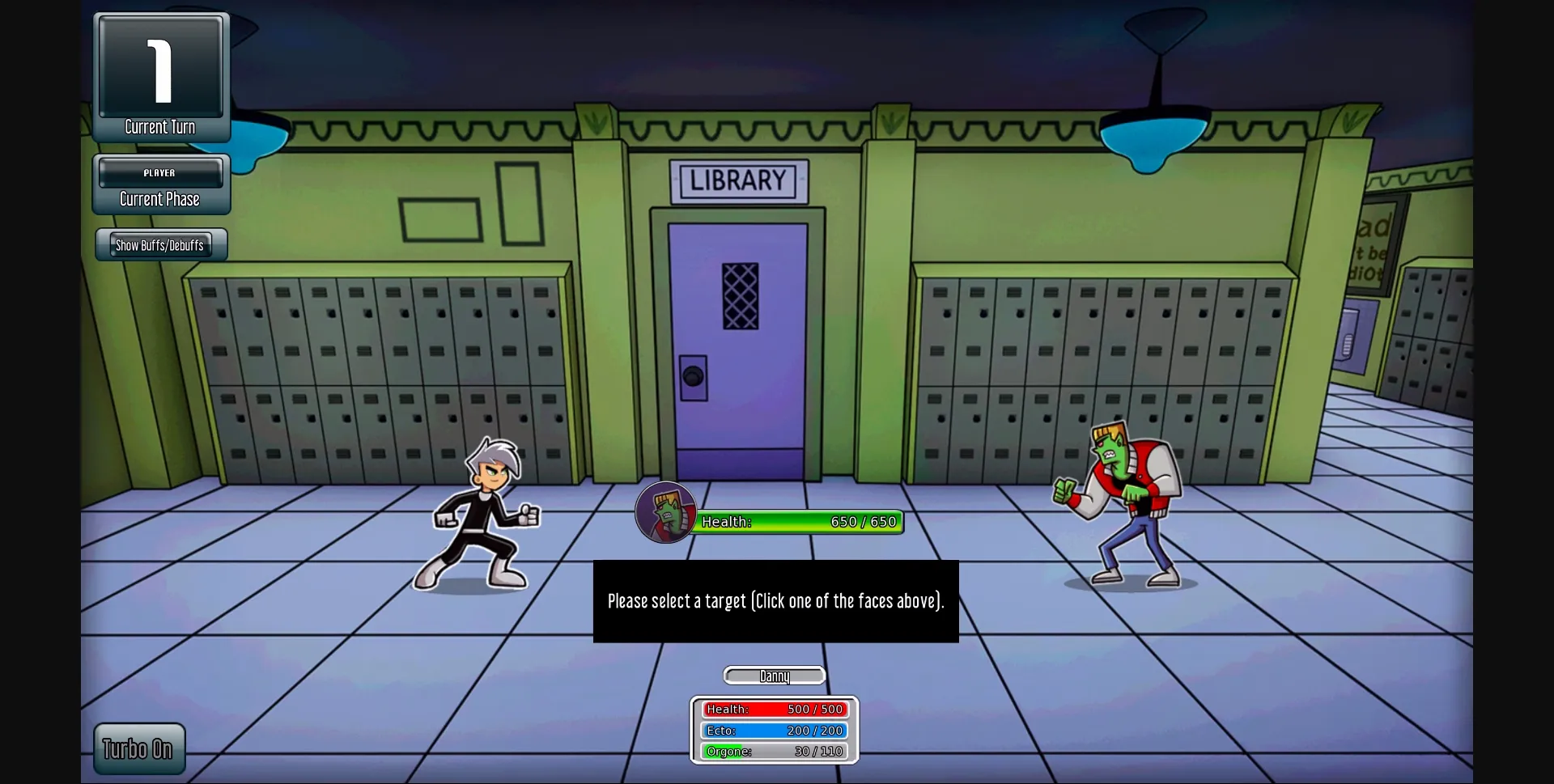Click the target selection message box
The height and width of the screenshot is (784, 1554).
click(x=775, y=601)
